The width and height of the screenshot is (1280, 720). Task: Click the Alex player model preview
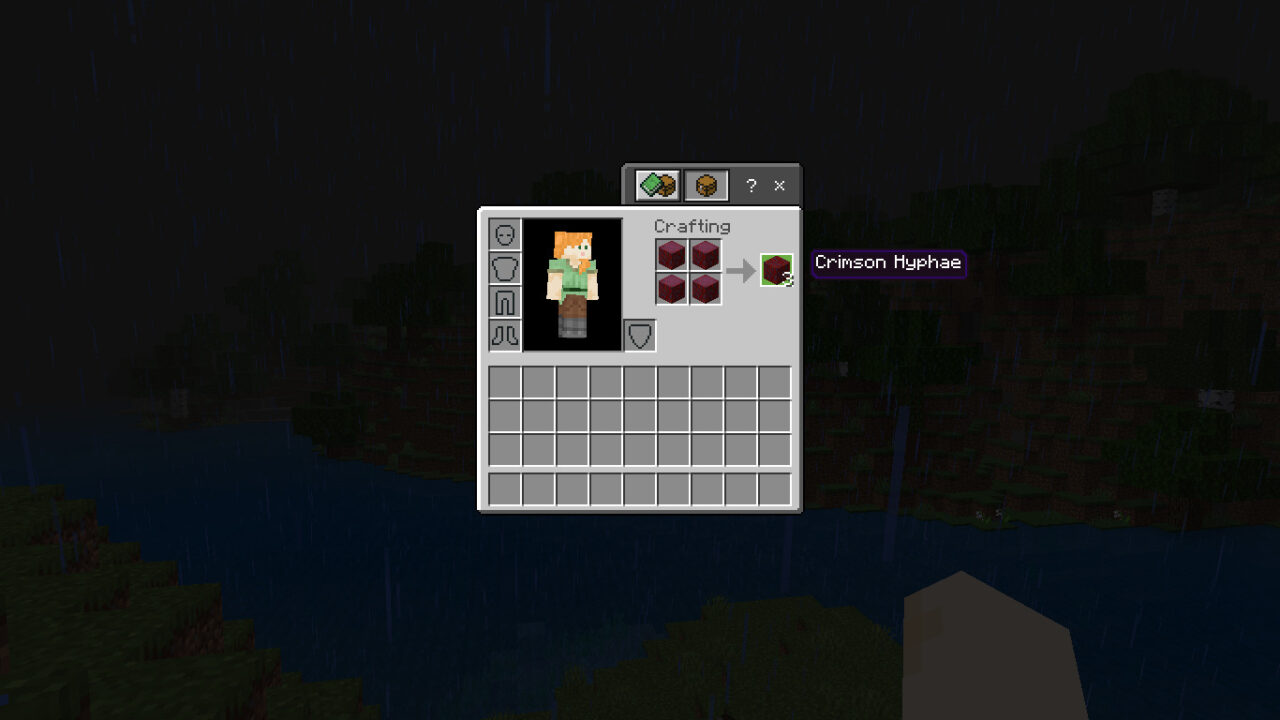pos(572,285)
